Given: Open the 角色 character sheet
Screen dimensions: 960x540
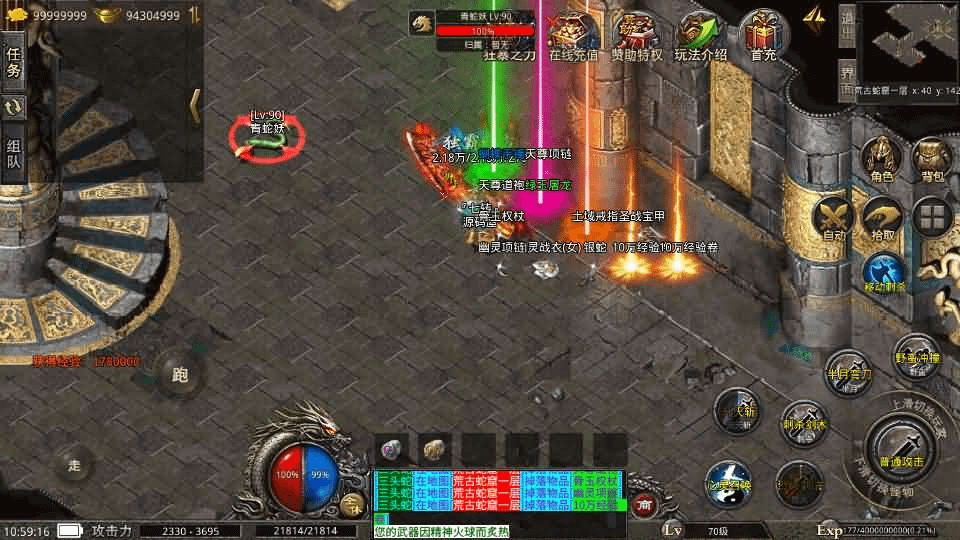Looking at the screenshot, I should pyautogui.click(x=881, y=159).
